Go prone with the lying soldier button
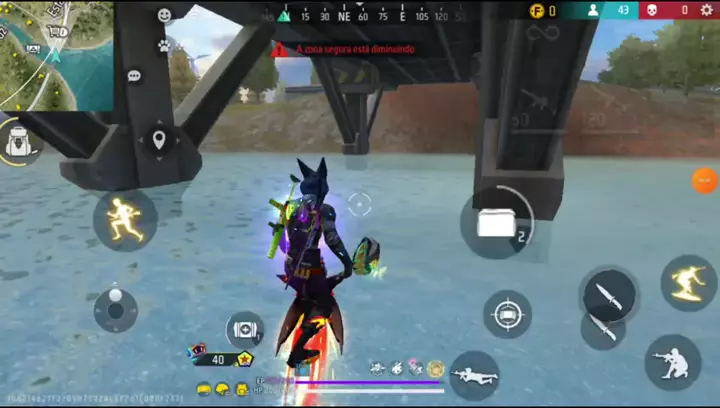The image size is (720, 408). 474,375
